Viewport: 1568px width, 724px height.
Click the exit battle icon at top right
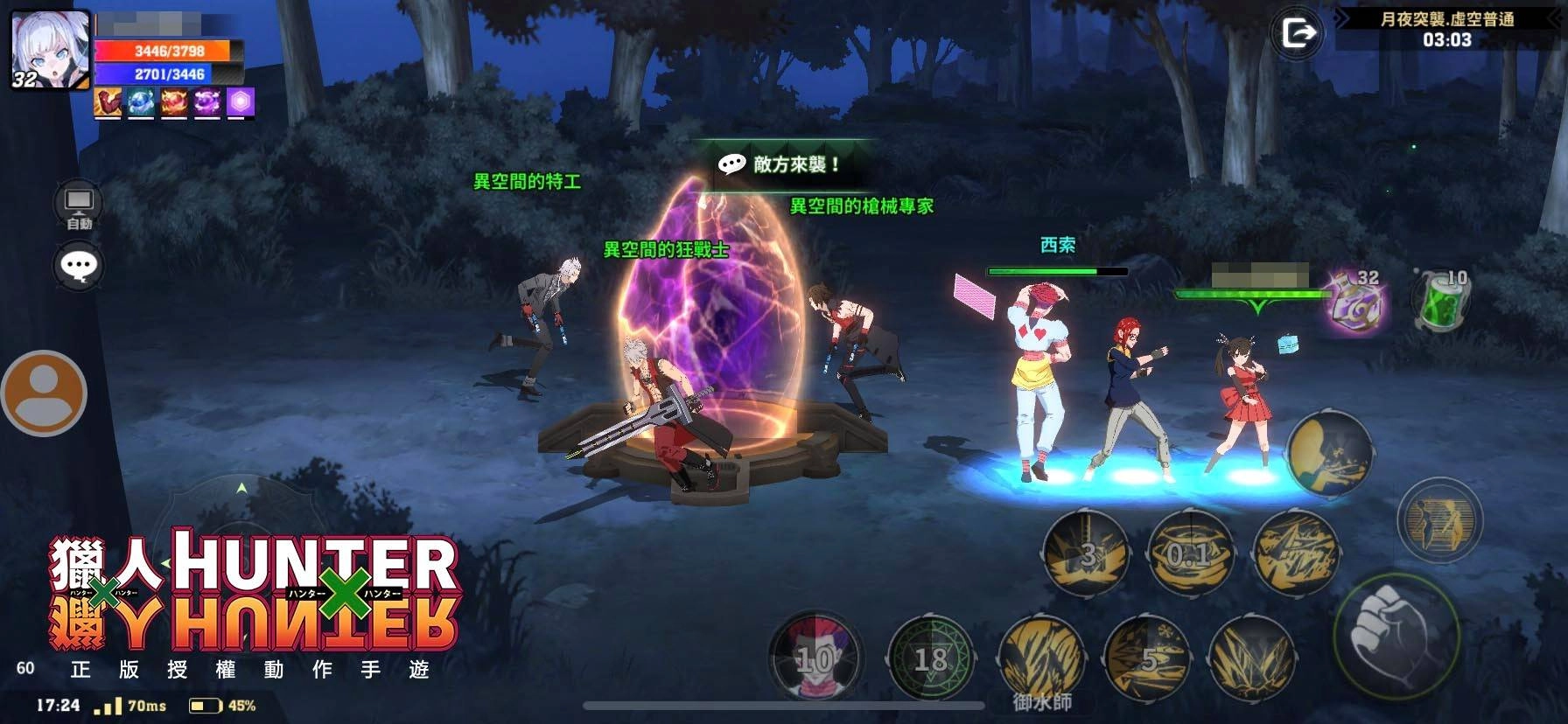tap(1298, 34)
